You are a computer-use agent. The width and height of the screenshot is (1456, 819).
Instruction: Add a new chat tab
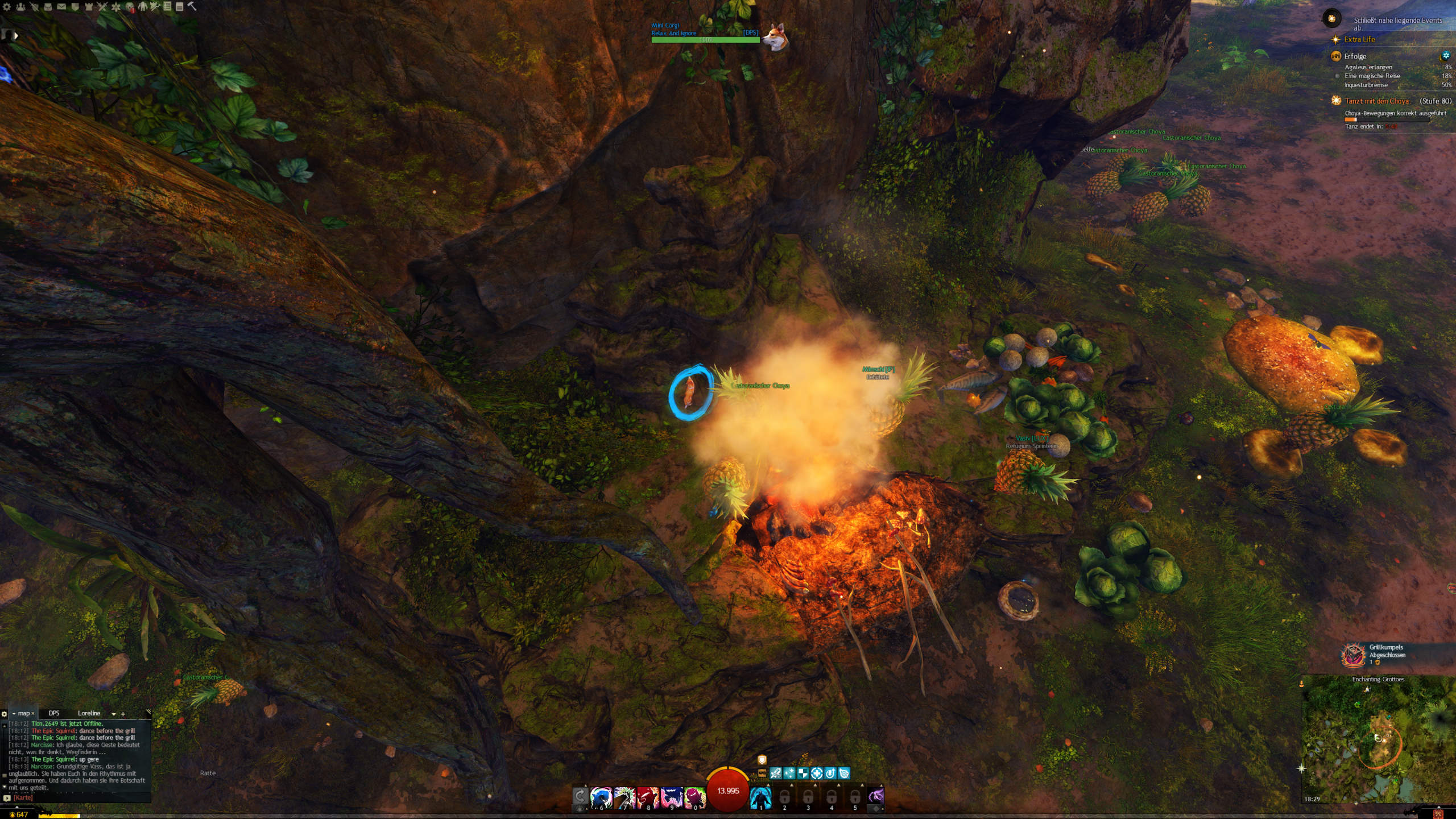123,714
